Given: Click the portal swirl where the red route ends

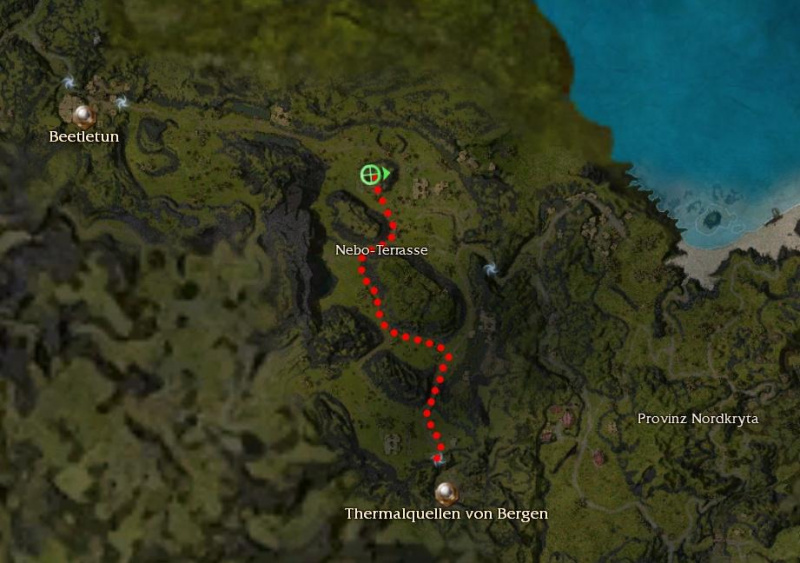Looking at the screenshot, I should pos(437,459).
